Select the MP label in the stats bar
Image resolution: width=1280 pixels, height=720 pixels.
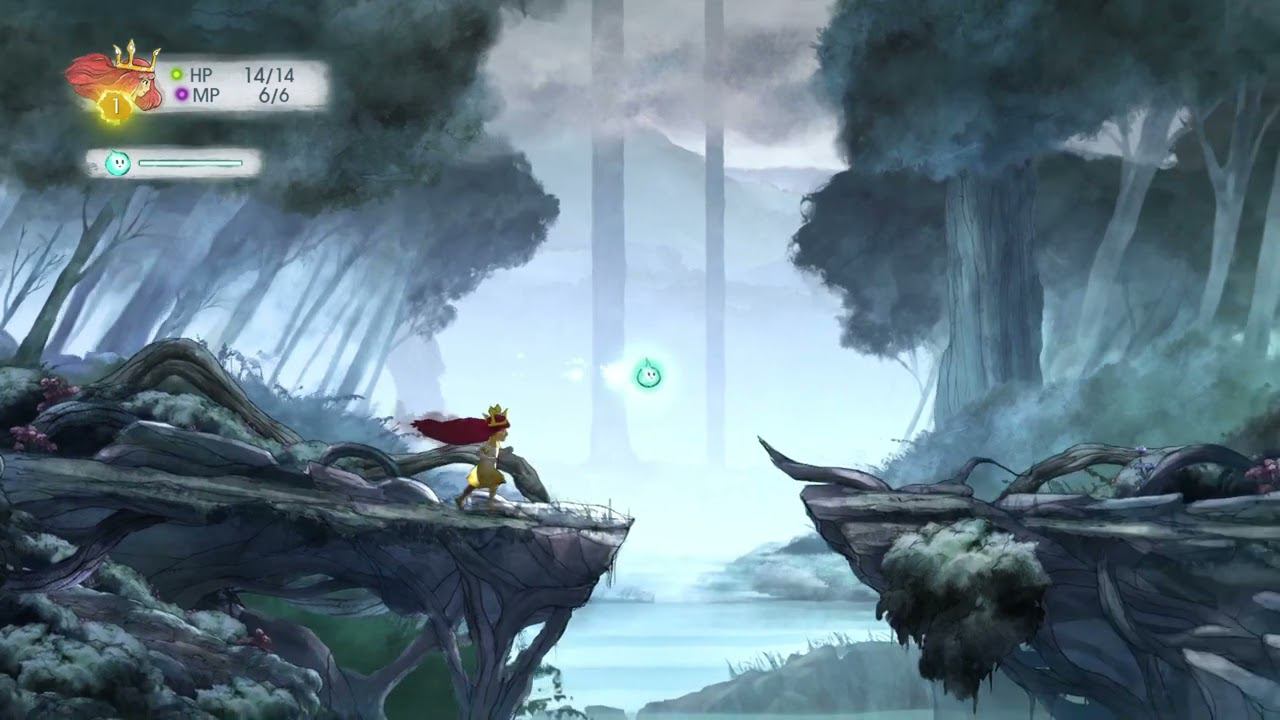point(205,92)
